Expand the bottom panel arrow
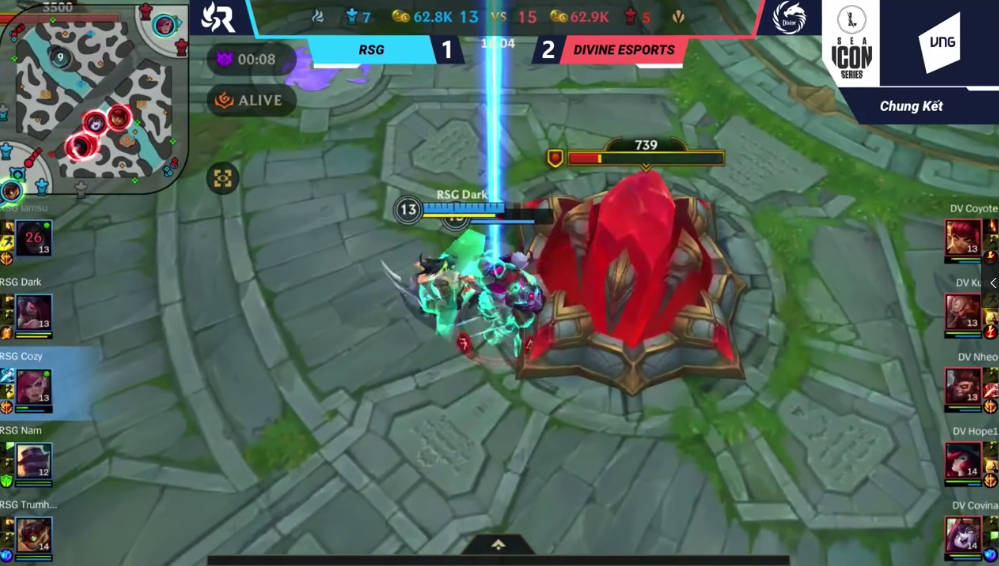Image resolution: width=999 pixels, height=566 pixels. pyautogui.click(x=498, y=545)
